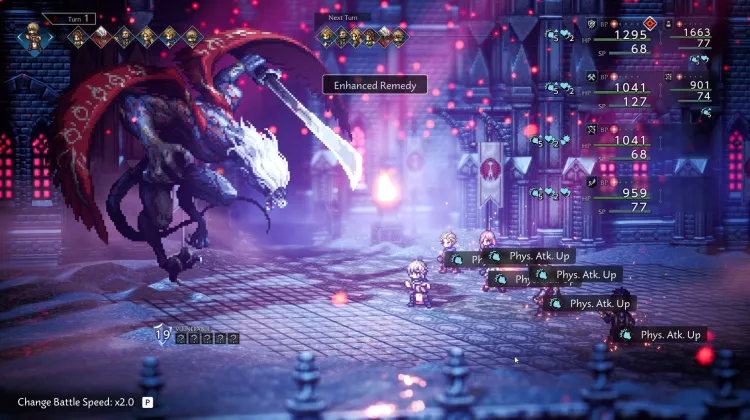Click the enemy shield counter showing 19
Image resolution: width=750 pixels, height=420 pixels.
pos(163,336)
